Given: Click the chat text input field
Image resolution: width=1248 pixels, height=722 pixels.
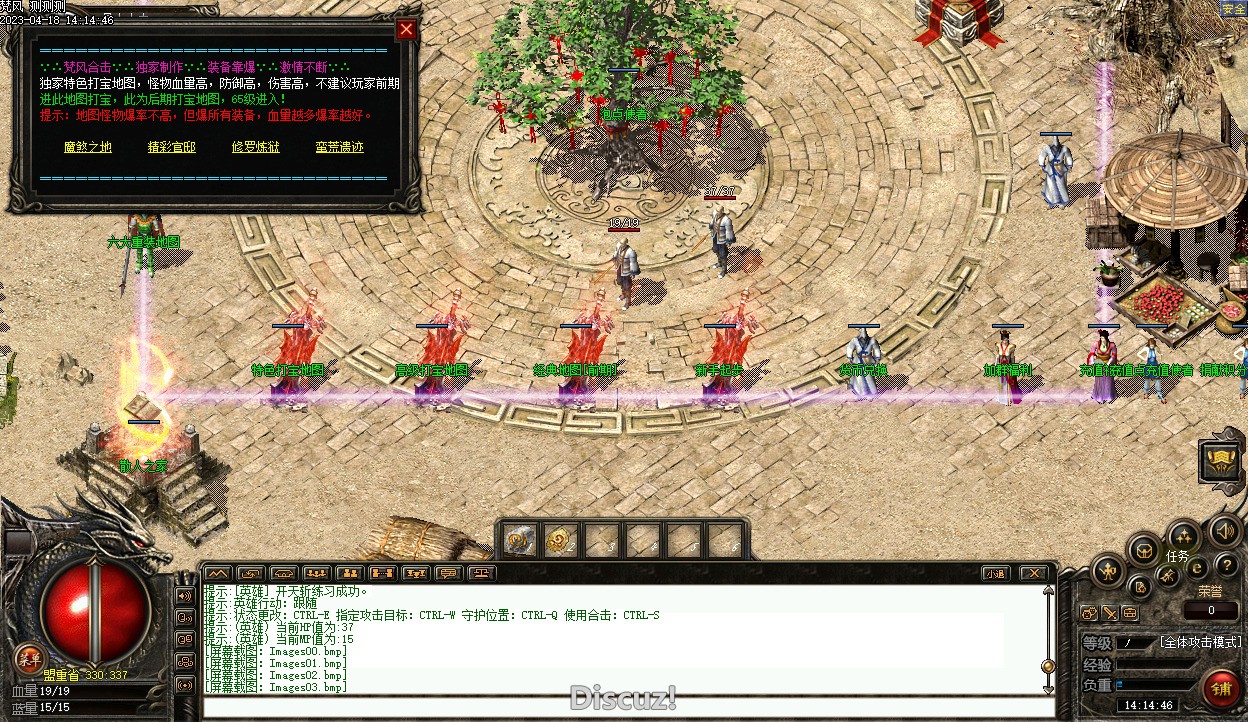Looking at the screenshot, I should pos(620,707).
